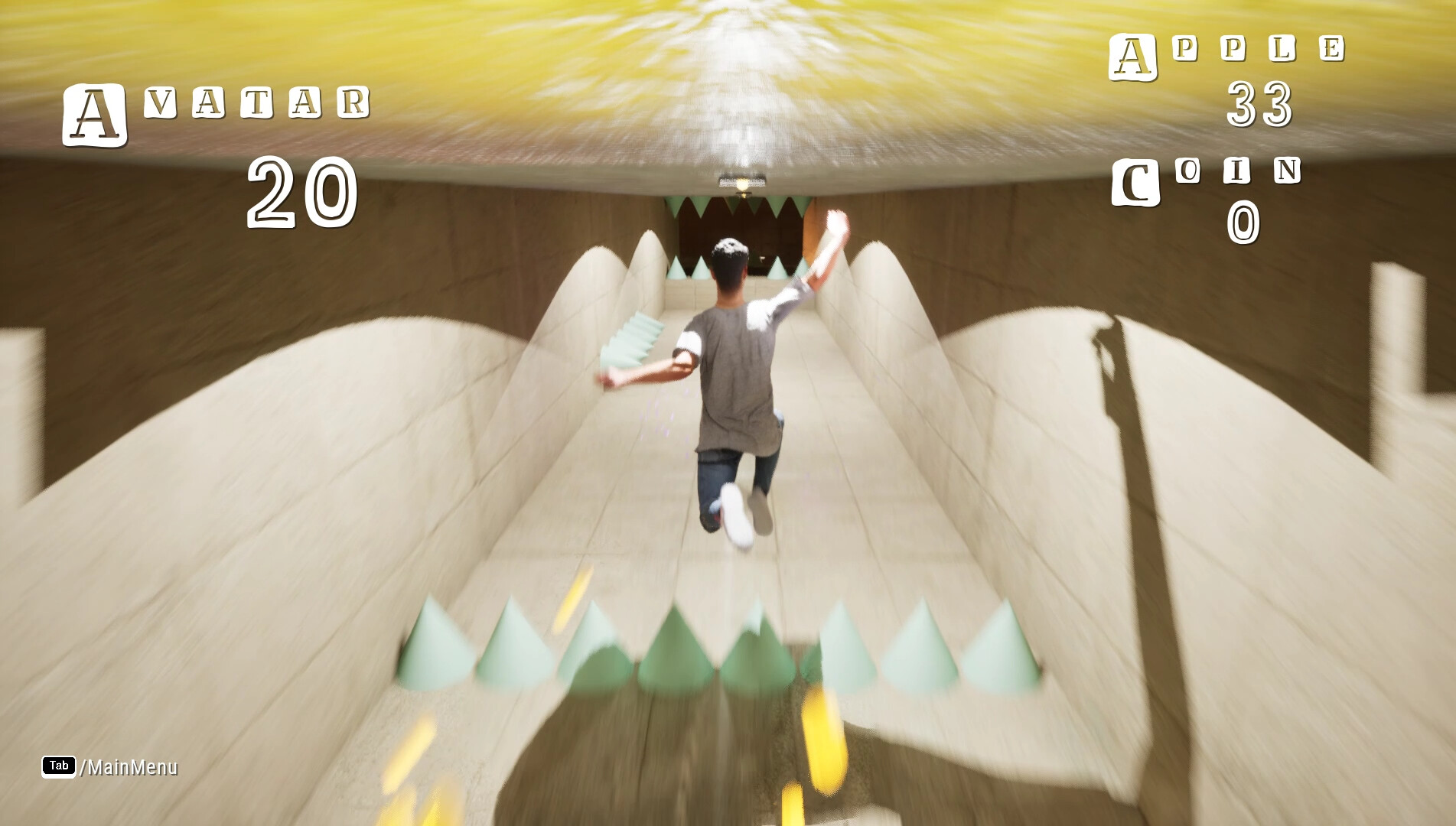Screen dimensions: 1456x826
Task: Click the dark spike ceiling above the doorway
Action: click(x=738, y=206)
